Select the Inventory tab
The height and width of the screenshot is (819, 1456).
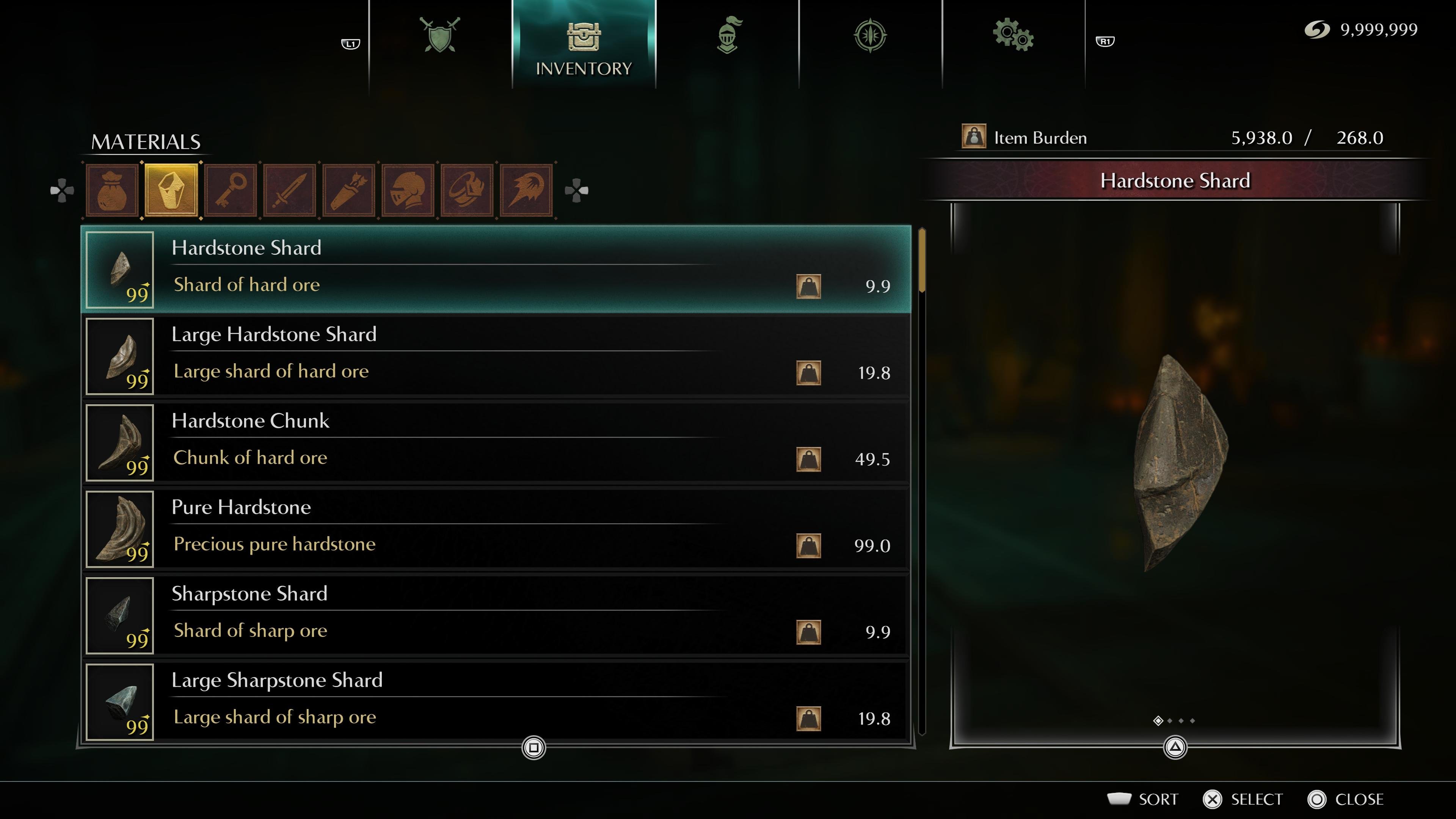point(583,45)
